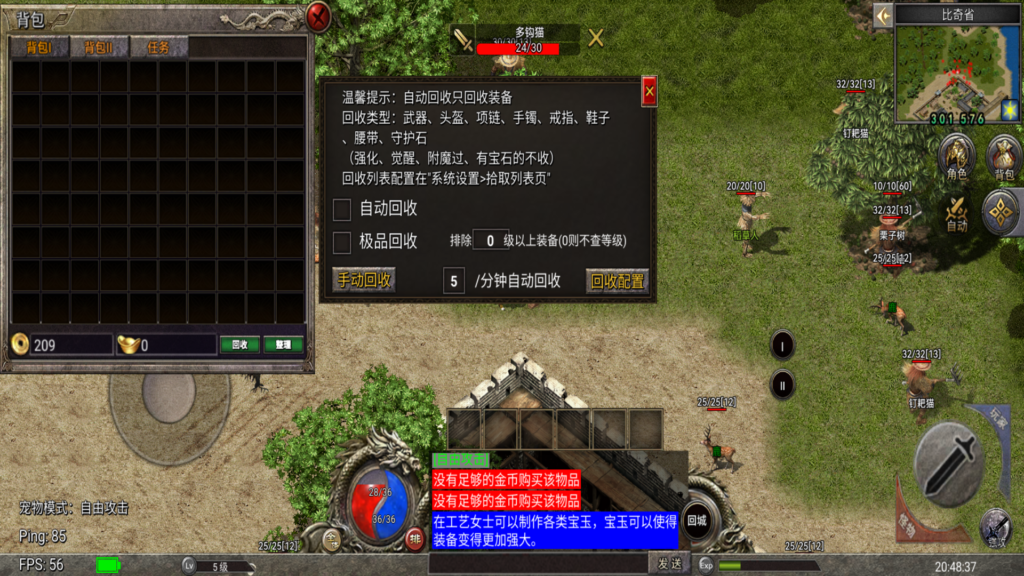The height and width of the screenshot is (576, 1024).
Task: Collapse the minimap with the arrow button
Action: point(882,16)
